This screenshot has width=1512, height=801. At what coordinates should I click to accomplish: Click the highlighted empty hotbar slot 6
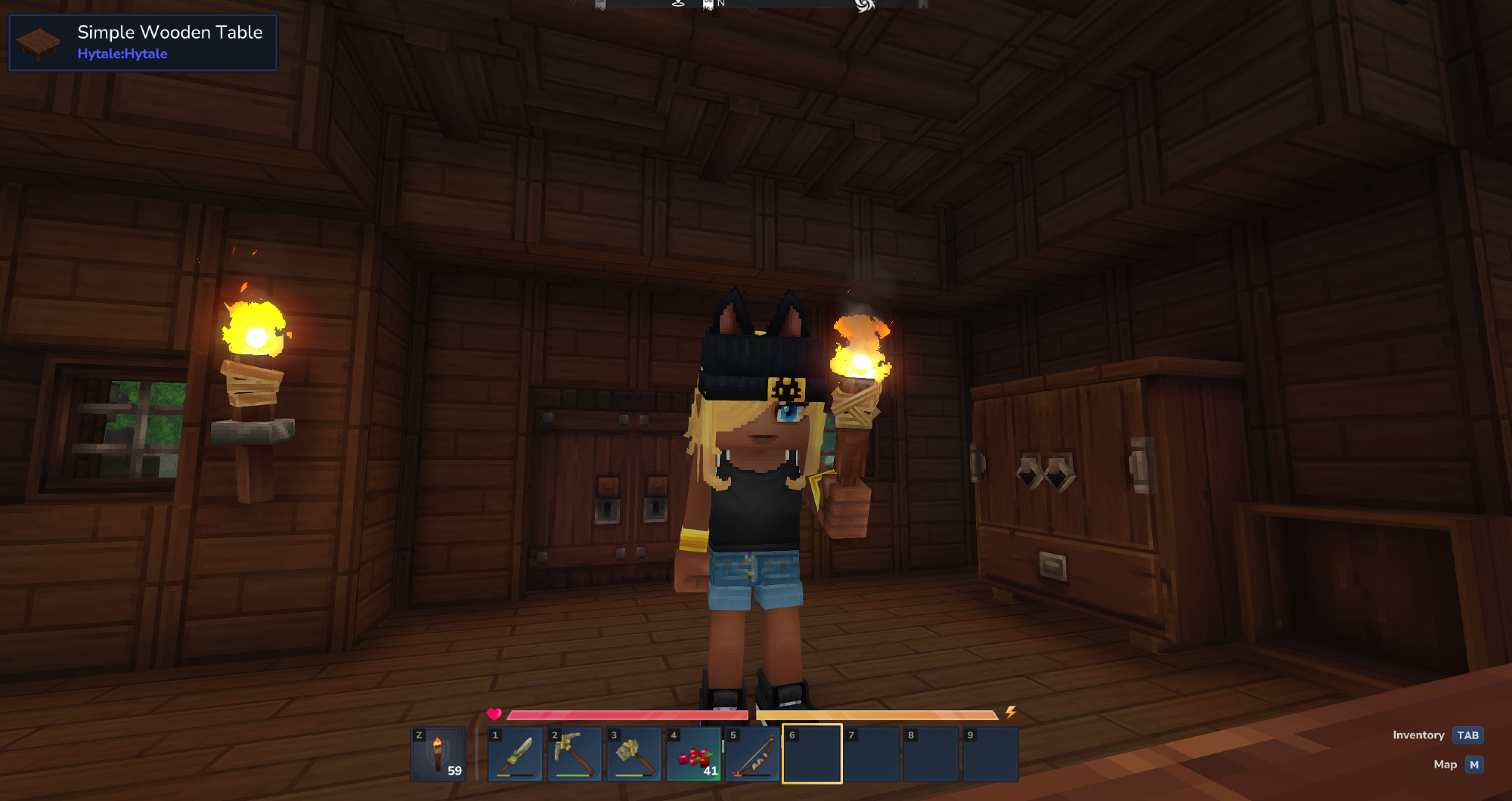(x=812, y=754)
